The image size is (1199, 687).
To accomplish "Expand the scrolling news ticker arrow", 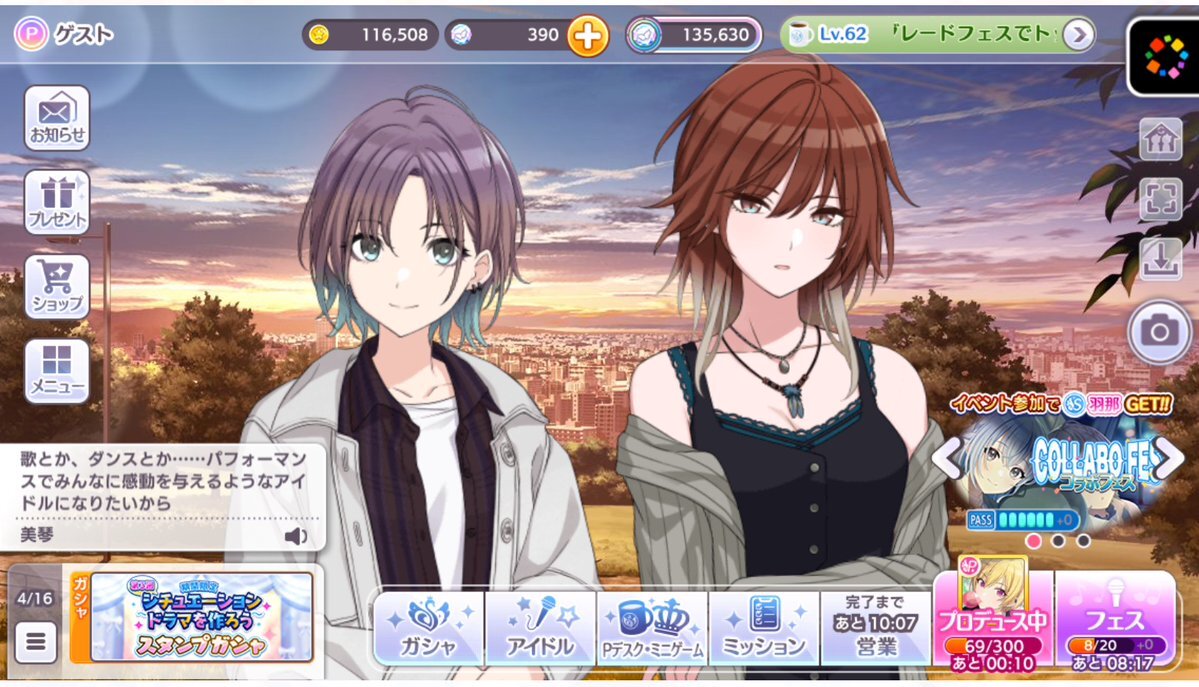I will coord(1077,36).
